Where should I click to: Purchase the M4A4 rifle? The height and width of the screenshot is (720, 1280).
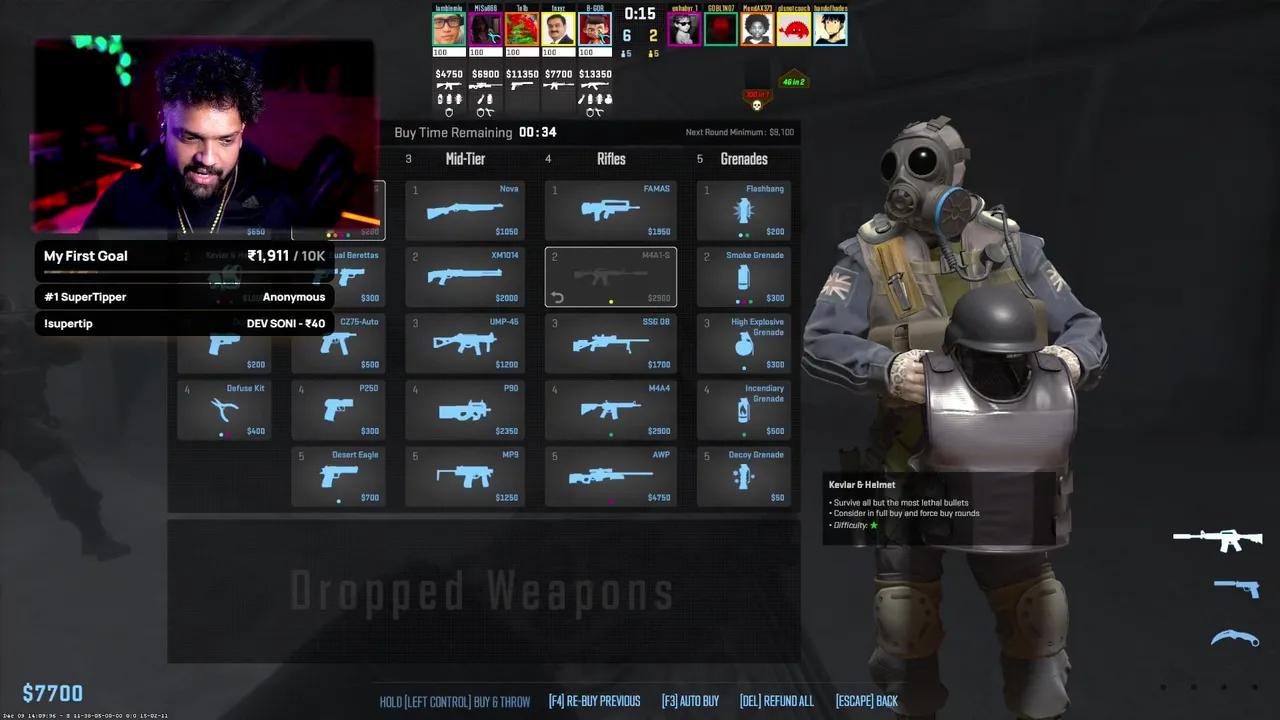click(x=611, y=410)
